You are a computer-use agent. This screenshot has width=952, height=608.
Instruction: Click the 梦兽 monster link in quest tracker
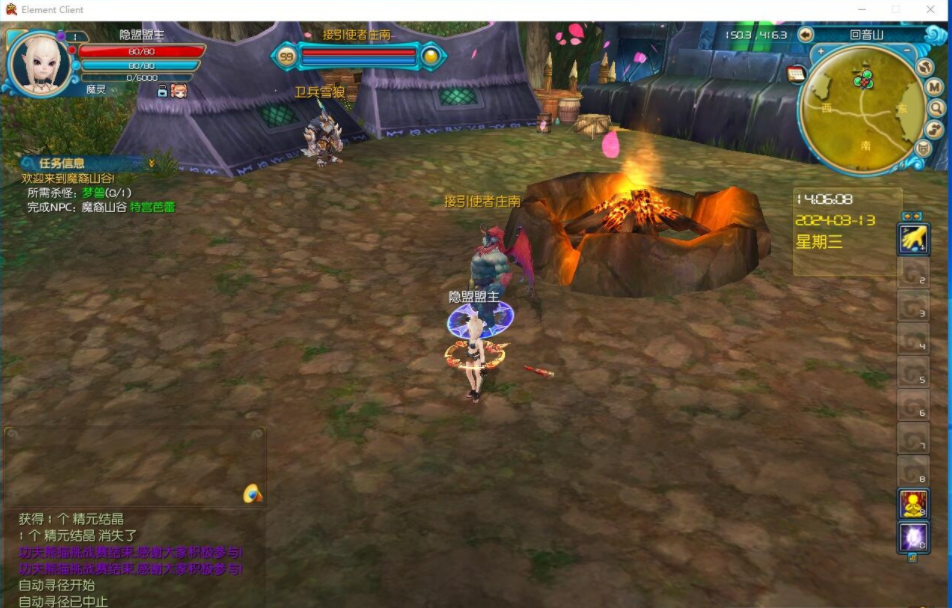point(93,193)
